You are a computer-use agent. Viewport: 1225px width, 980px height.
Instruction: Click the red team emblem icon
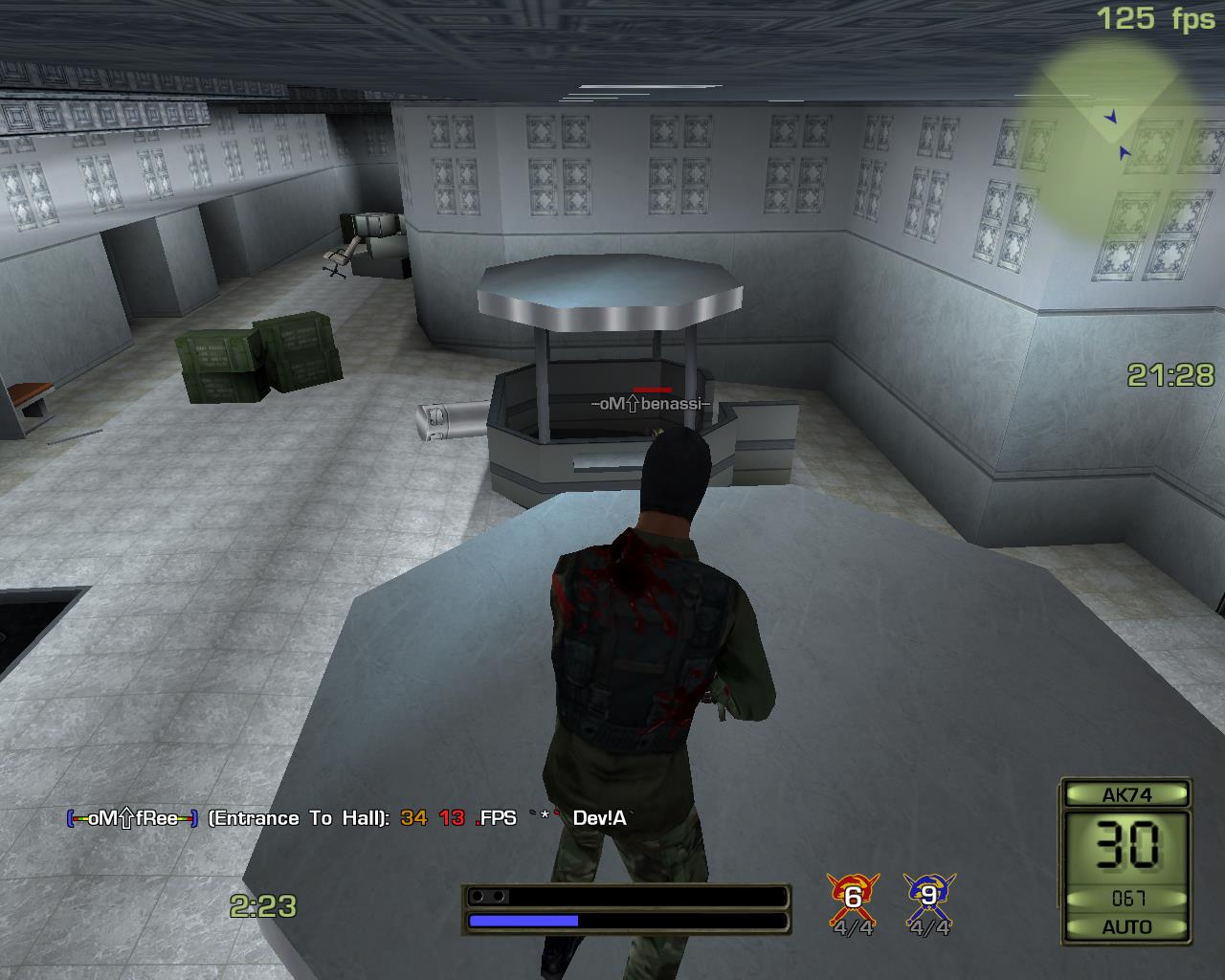click(852, 896)
